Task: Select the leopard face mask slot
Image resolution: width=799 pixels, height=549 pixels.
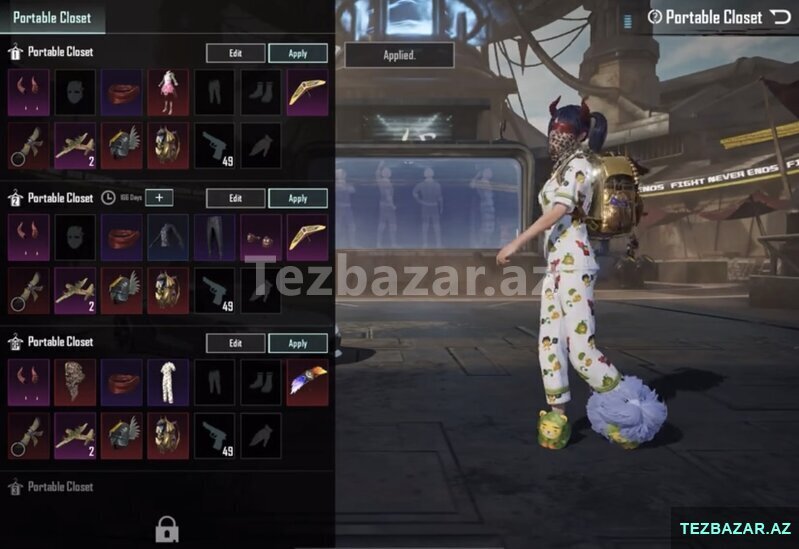Action: pyautogui.click(x=75, y=382)
